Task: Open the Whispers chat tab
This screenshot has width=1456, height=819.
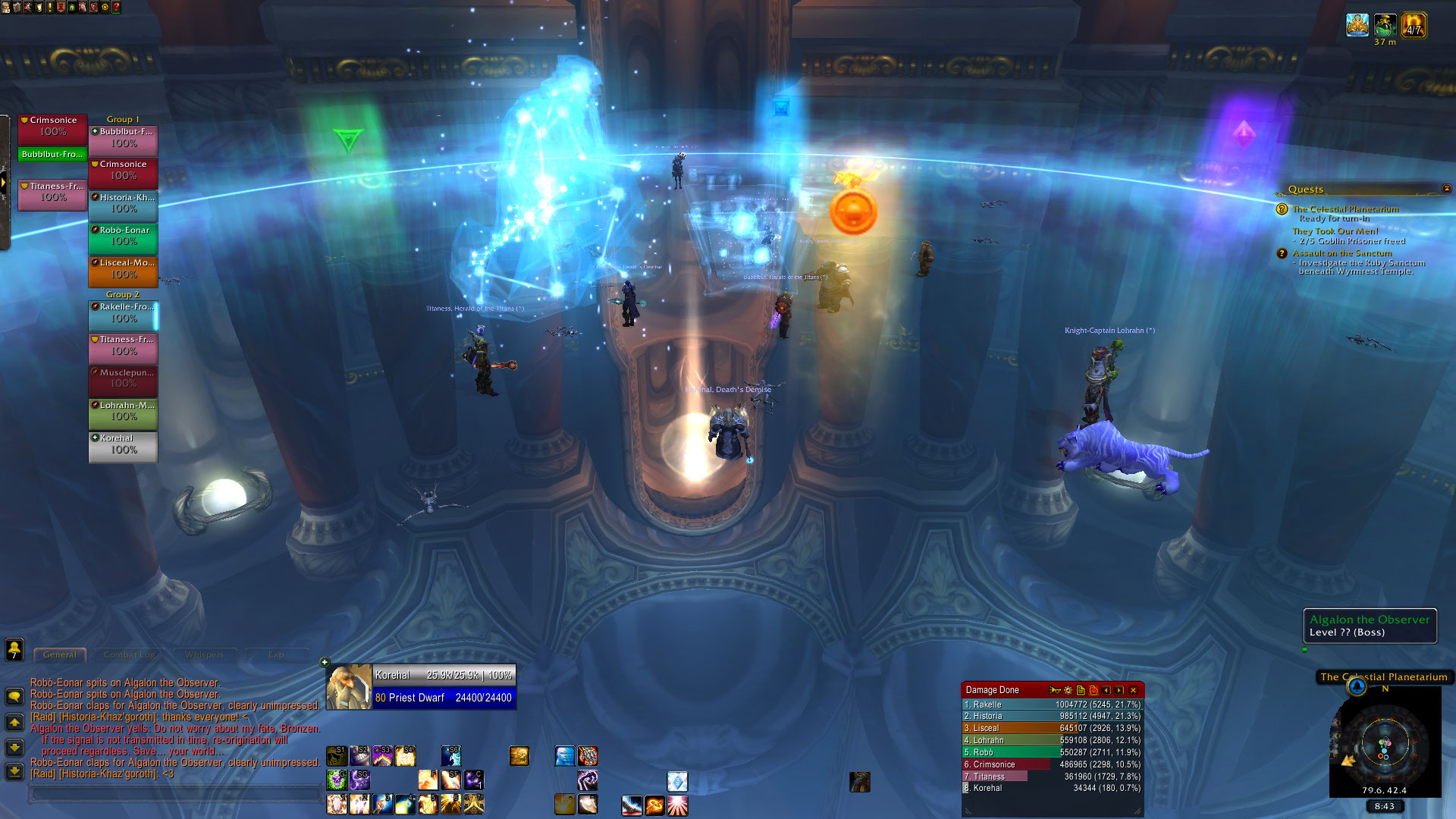Action: 204,654
